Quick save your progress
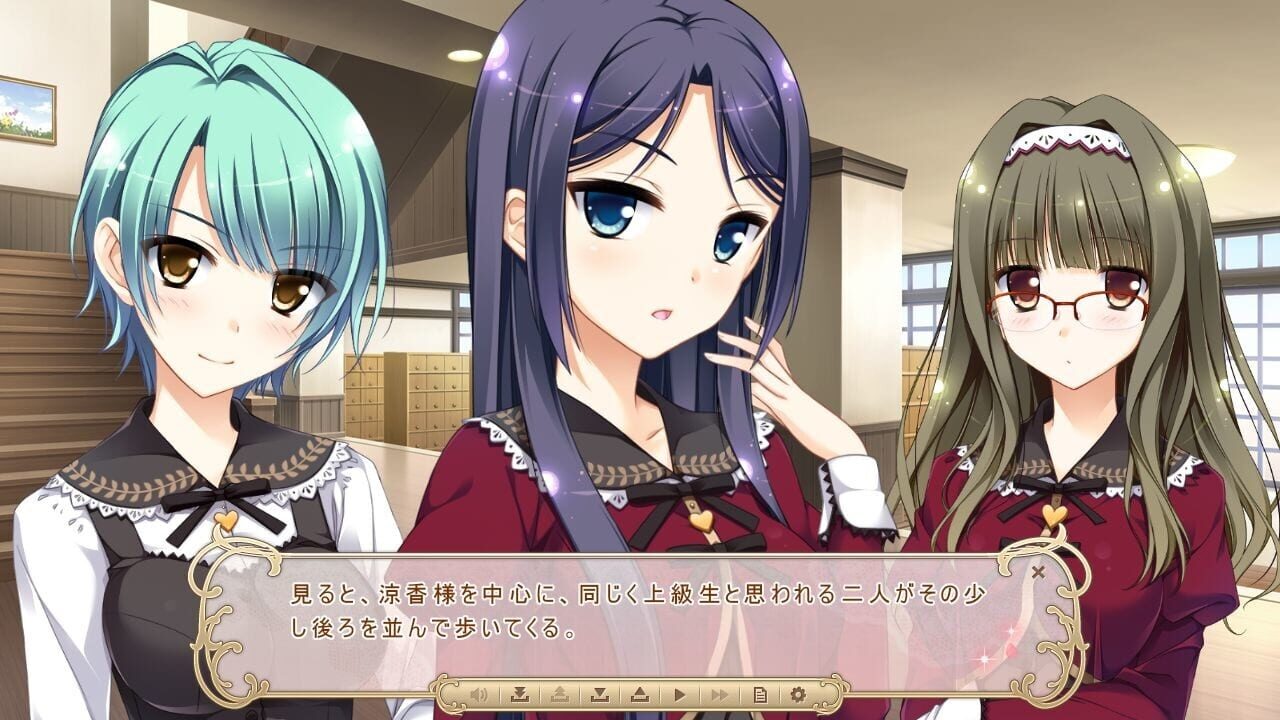The image size is (1280, 720). (x=521, y=691)
